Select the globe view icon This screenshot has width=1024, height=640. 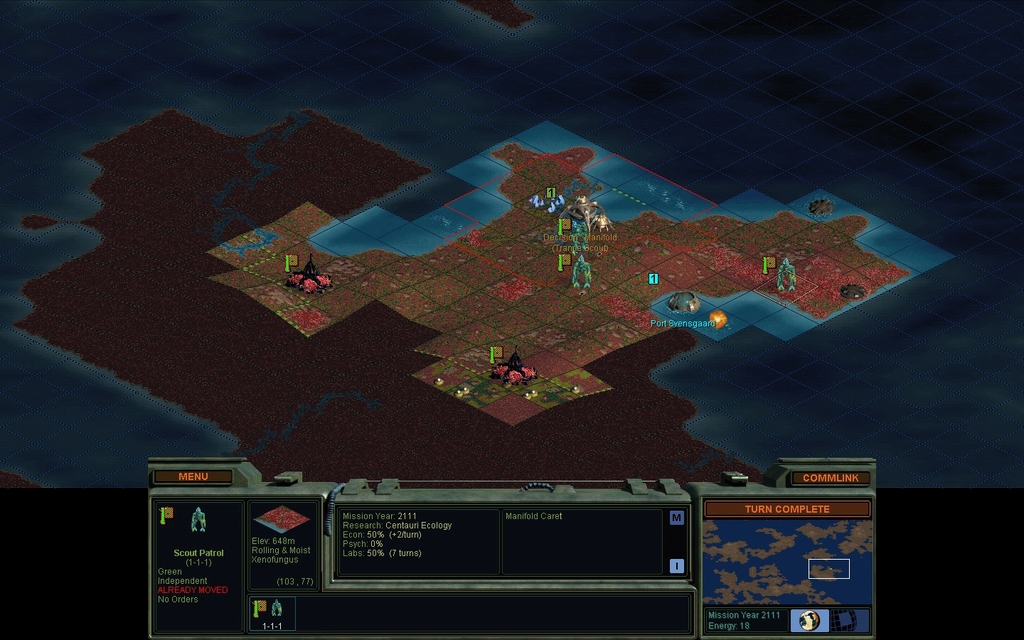810,620
